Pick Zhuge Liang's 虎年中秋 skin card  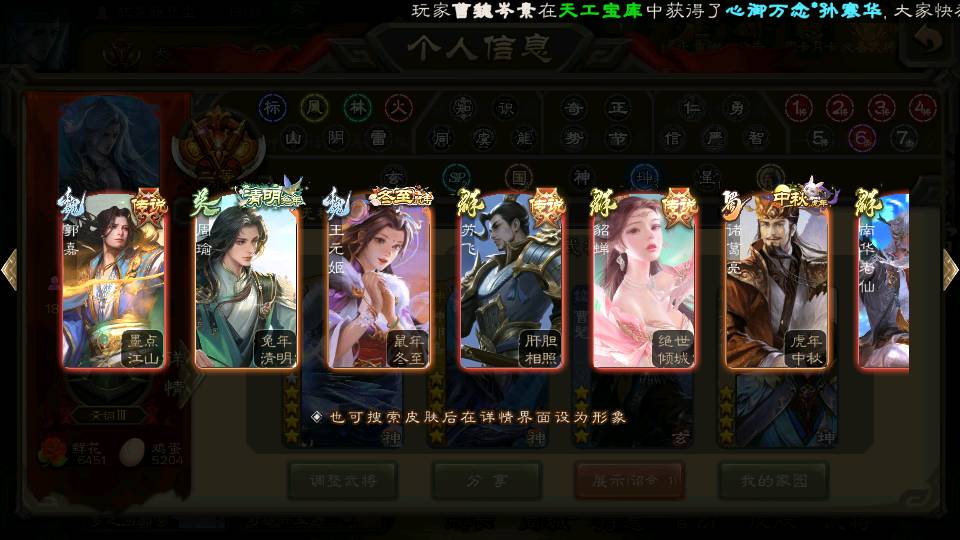[x=777, y=282]
